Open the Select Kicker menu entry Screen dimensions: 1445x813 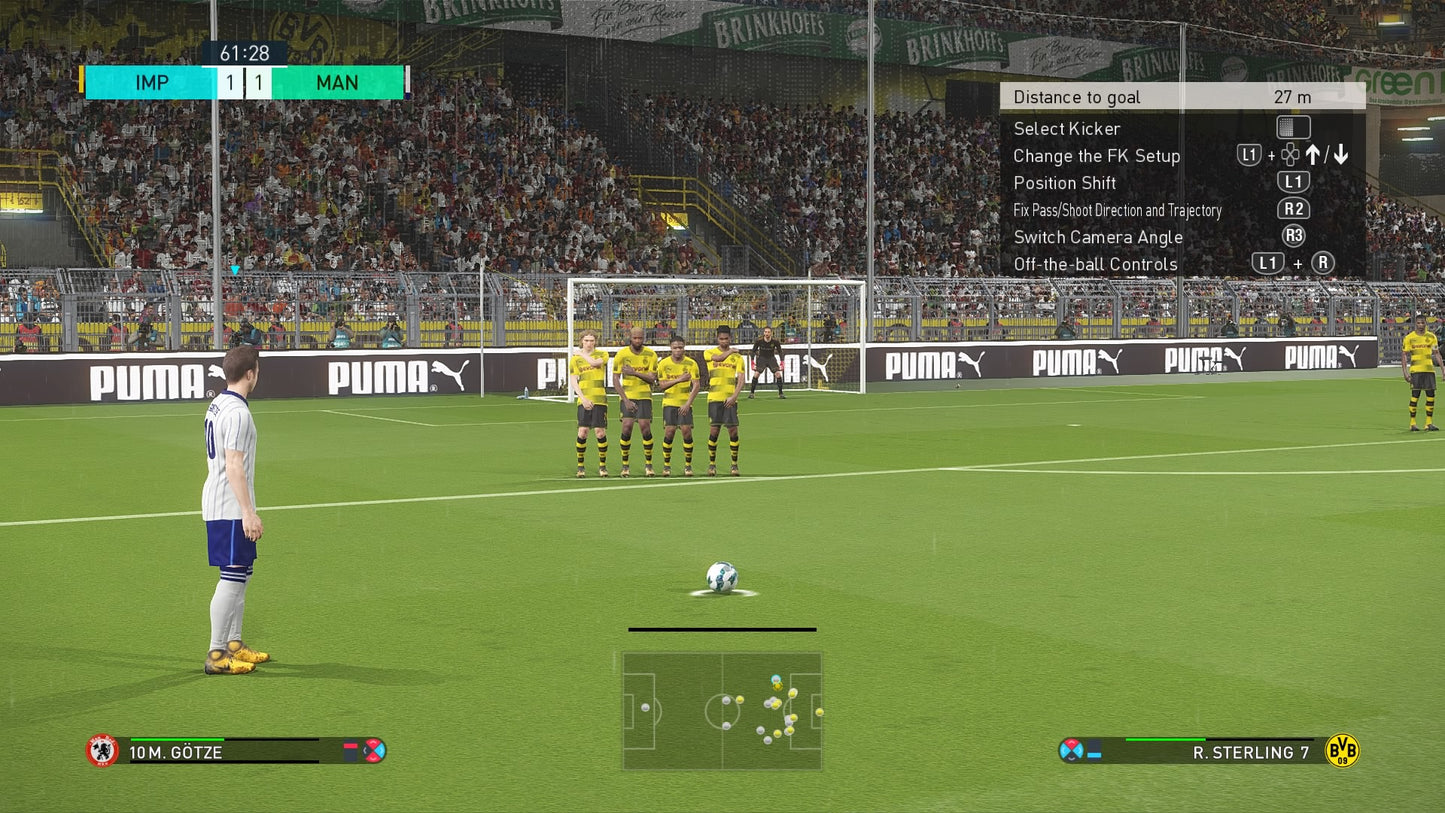click(1067, 128)
